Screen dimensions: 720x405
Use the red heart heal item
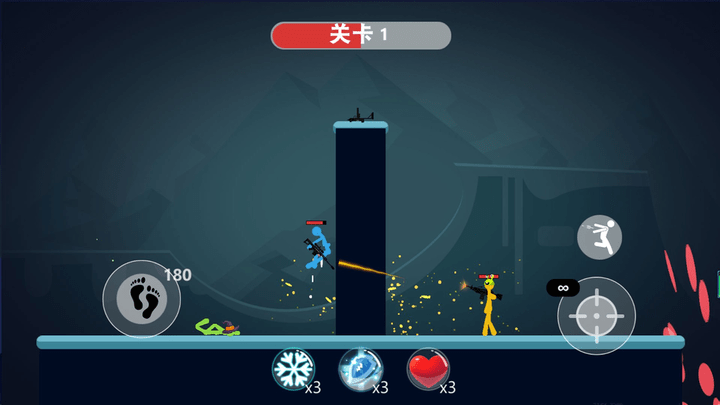click(426, 367)
